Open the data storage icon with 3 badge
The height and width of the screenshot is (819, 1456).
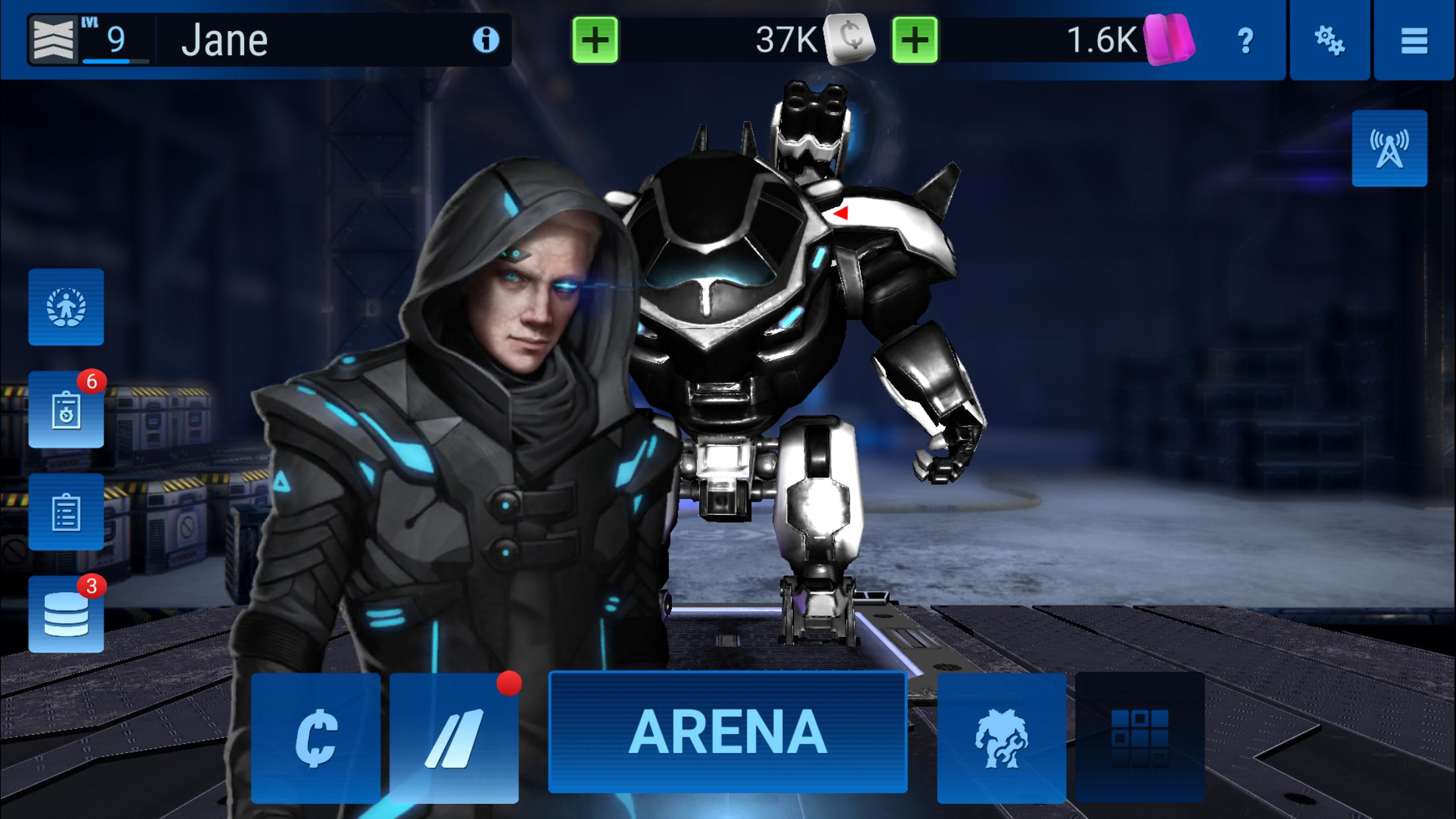click(66, 613)
